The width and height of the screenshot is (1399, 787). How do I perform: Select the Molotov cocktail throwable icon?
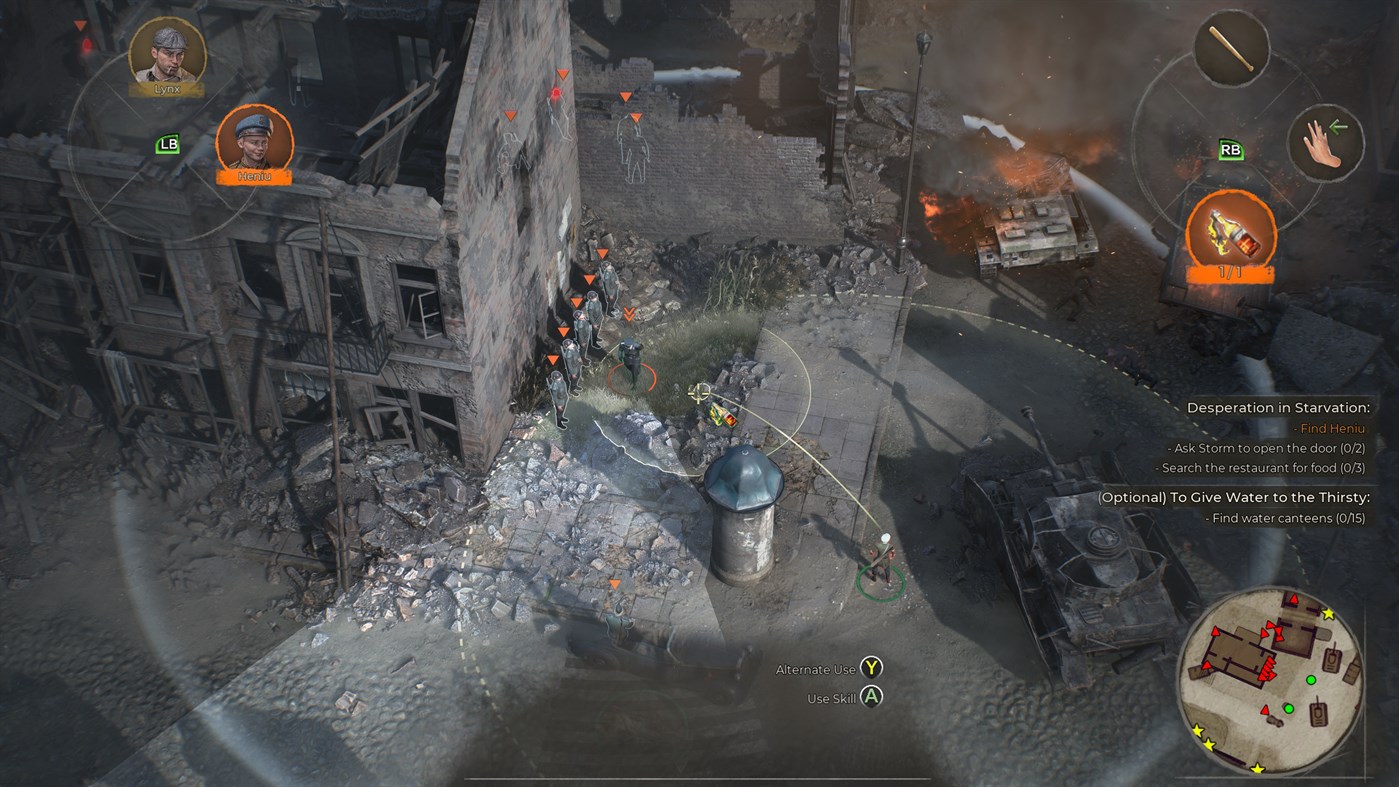coord(1229,230)
